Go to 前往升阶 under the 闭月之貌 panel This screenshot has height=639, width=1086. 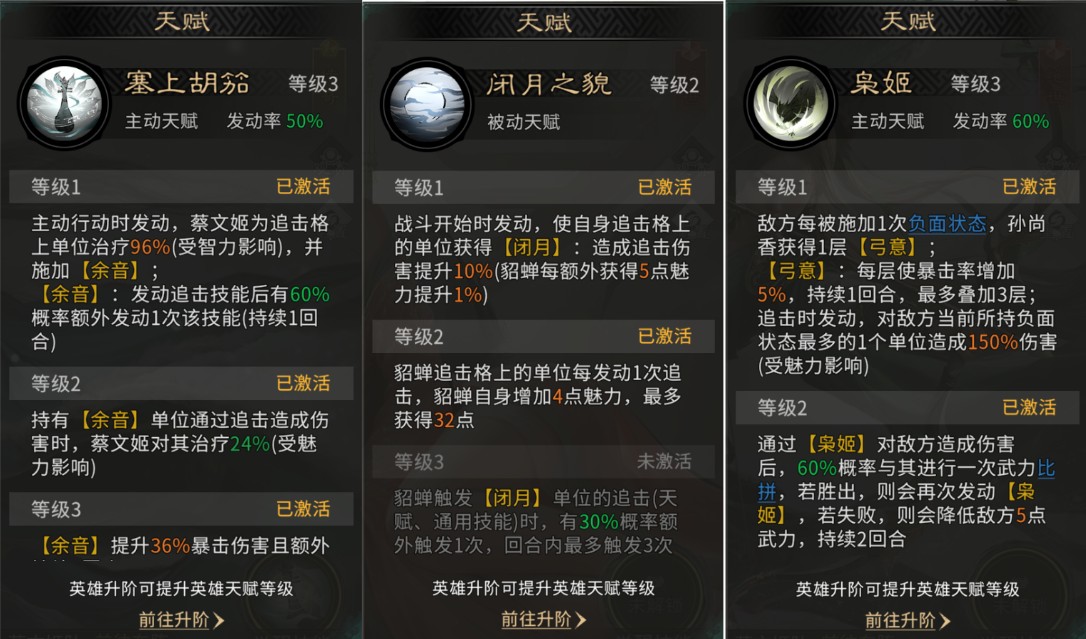click(x=543, y=619)
